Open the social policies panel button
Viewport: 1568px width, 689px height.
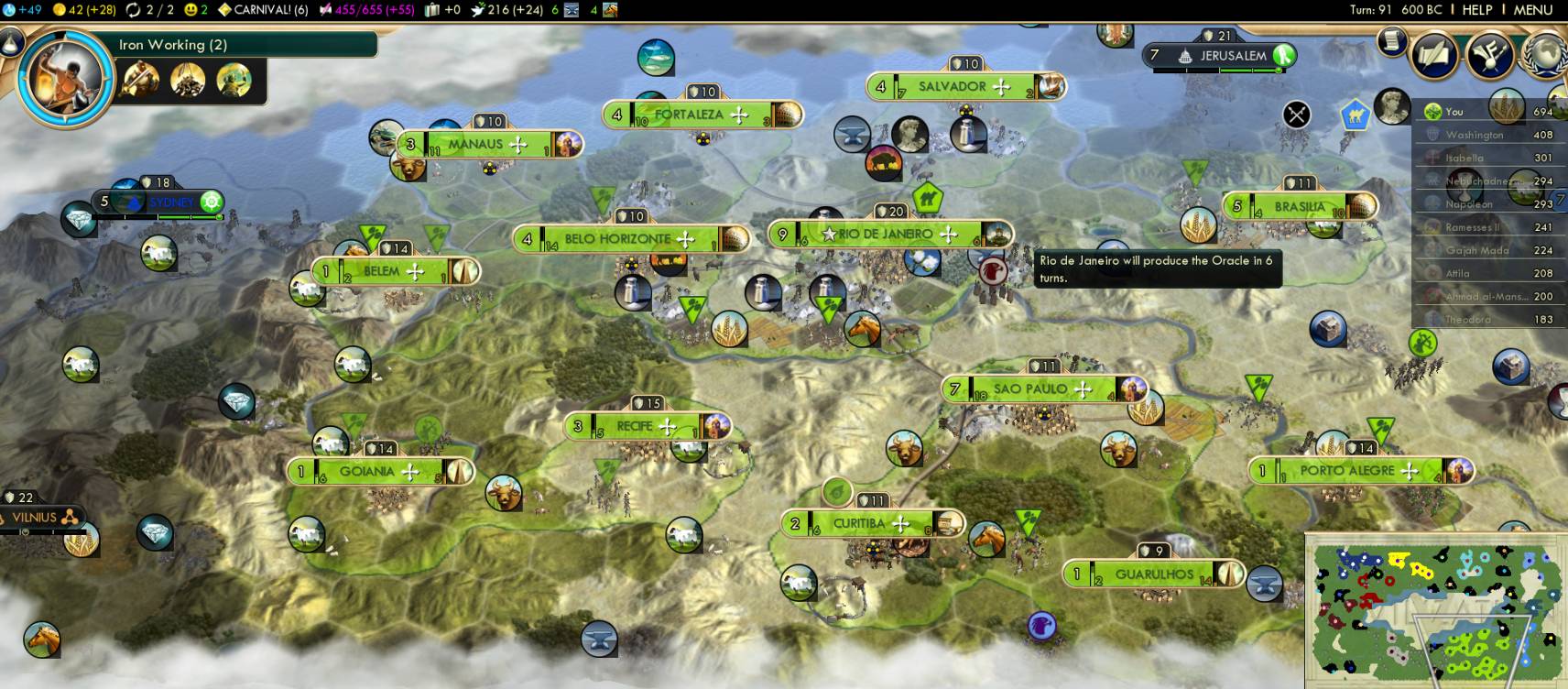1433,54
